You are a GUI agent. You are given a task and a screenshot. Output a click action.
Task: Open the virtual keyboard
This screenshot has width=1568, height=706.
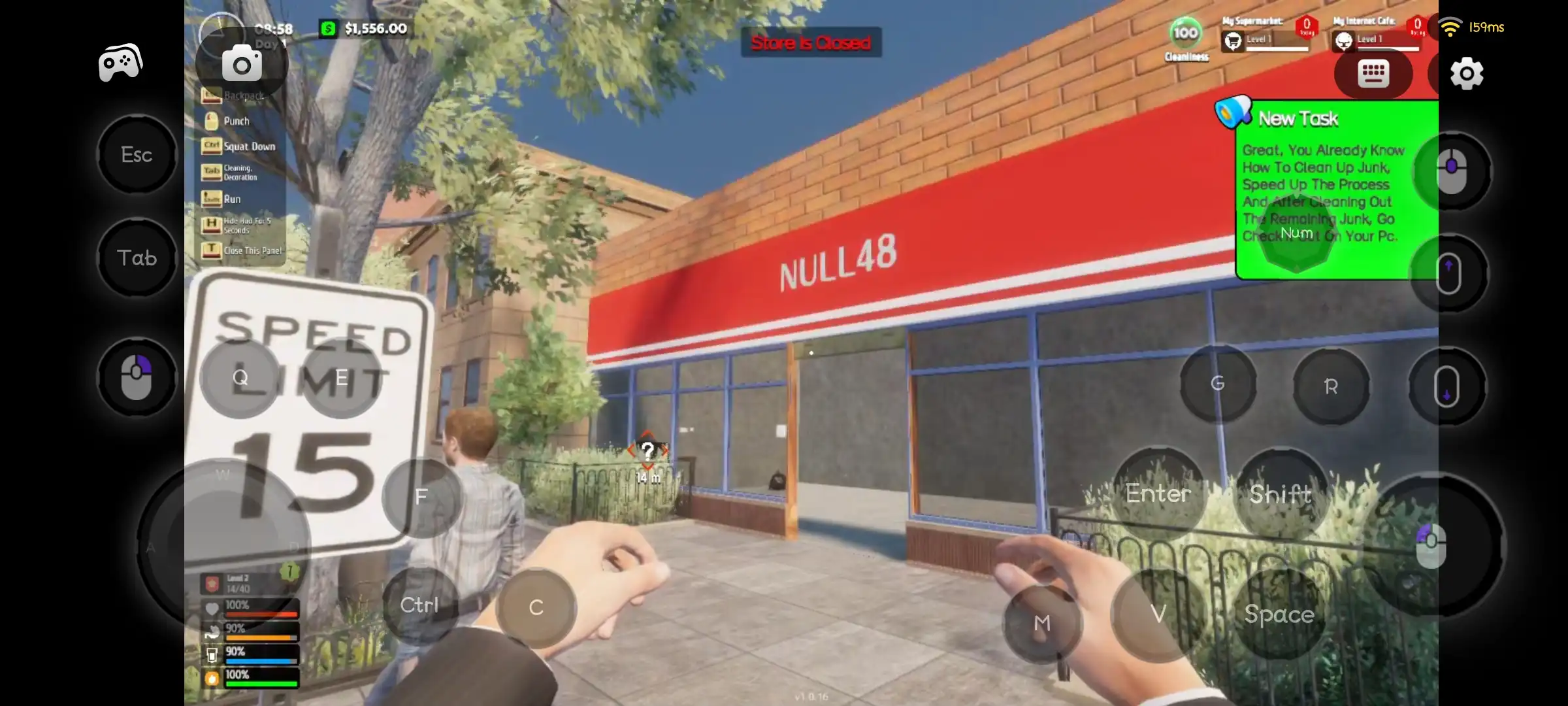pyautogui.click(x=1373, y=73)
